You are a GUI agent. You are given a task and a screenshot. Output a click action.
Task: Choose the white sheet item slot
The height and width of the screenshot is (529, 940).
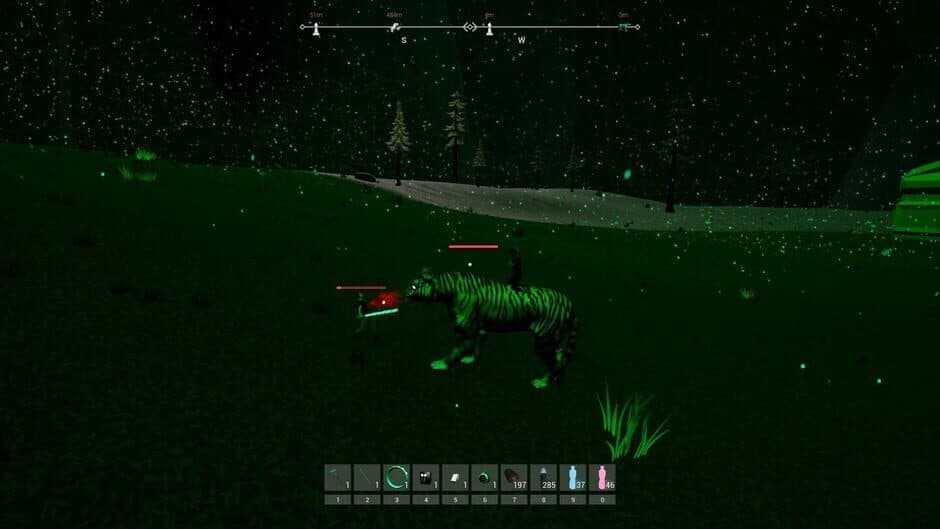point(454,477)
